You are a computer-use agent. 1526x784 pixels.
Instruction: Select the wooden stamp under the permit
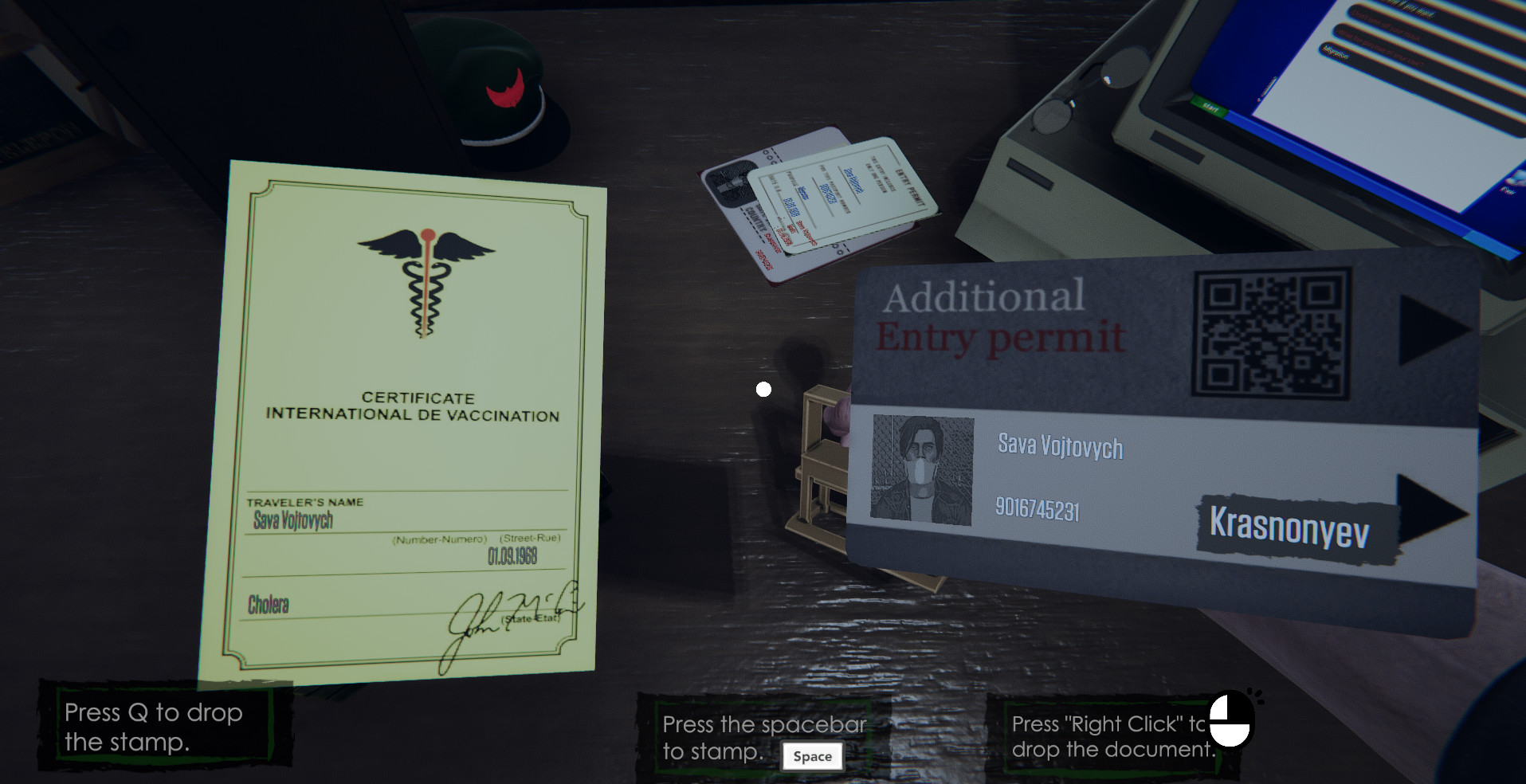pyautogui.click(x=821, y=462)
